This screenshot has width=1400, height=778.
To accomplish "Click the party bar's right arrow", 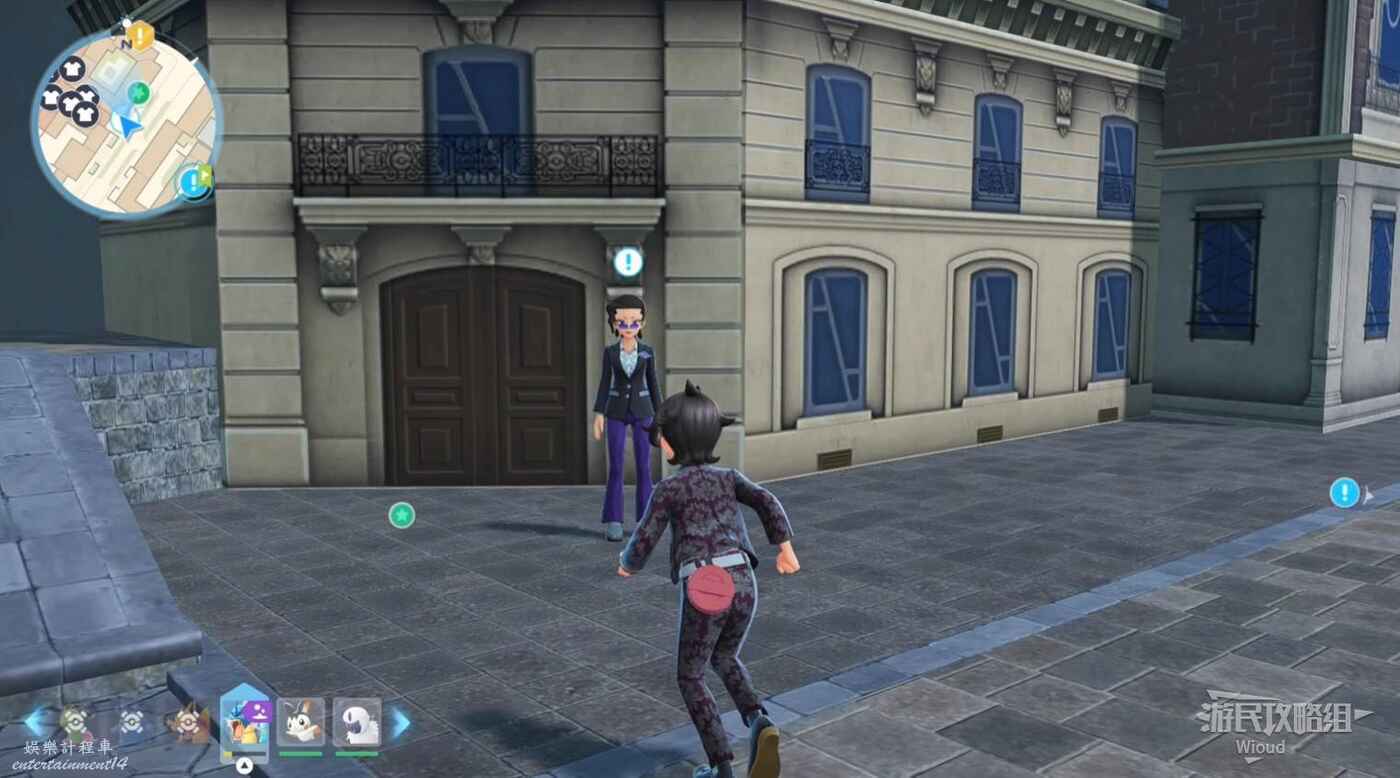I will 401,722.
